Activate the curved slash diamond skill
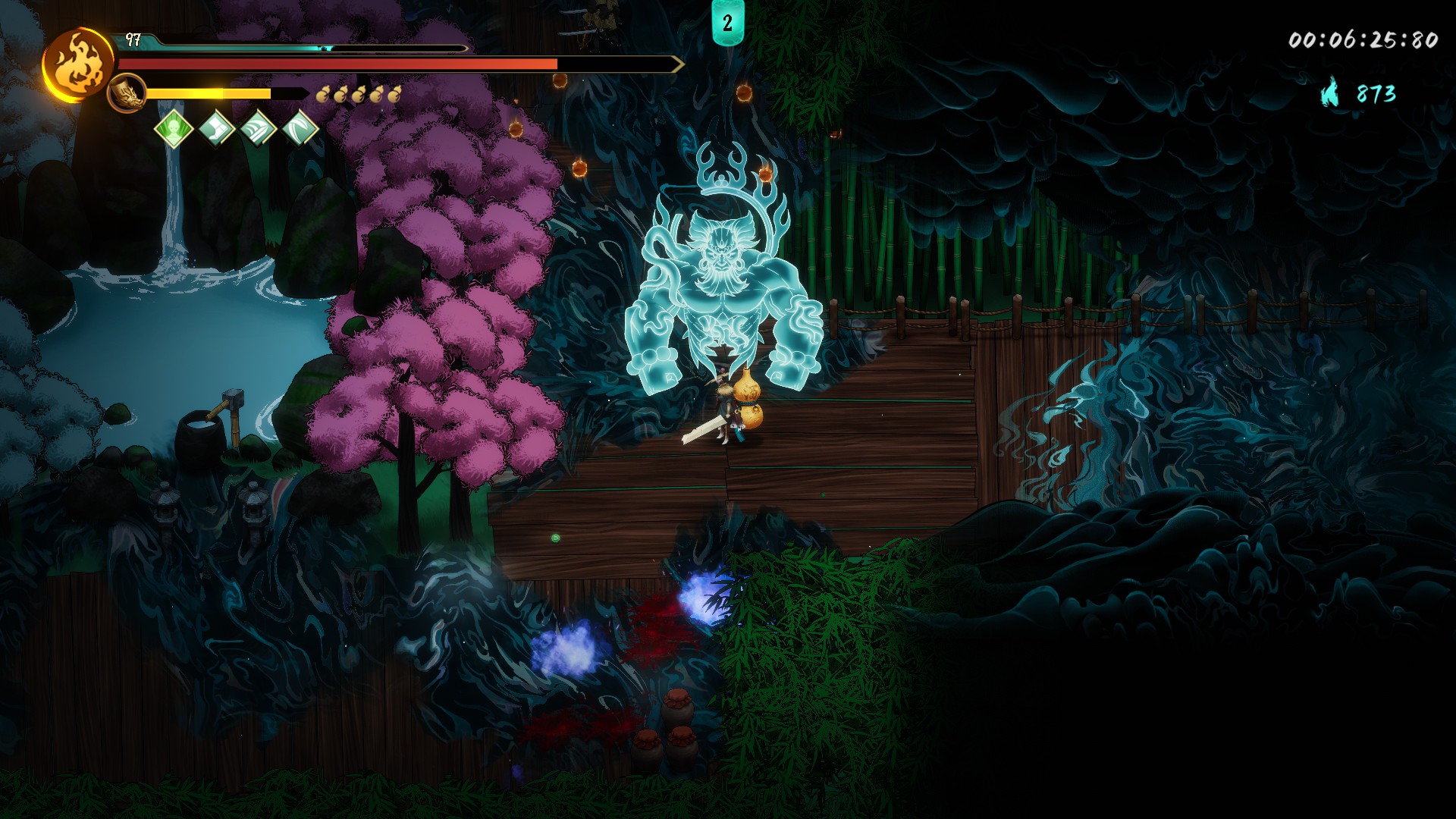 tap(300, 128)
